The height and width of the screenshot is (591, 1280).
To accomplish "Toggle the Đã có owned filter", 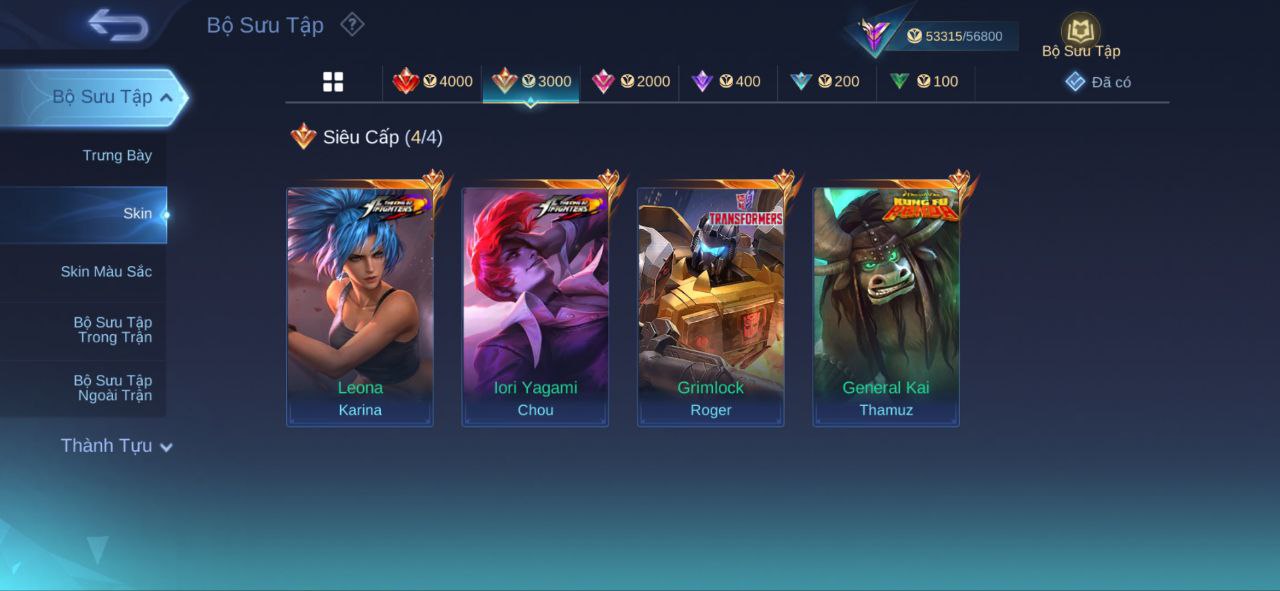I will pyautogui.click(x=1098, y=82).
